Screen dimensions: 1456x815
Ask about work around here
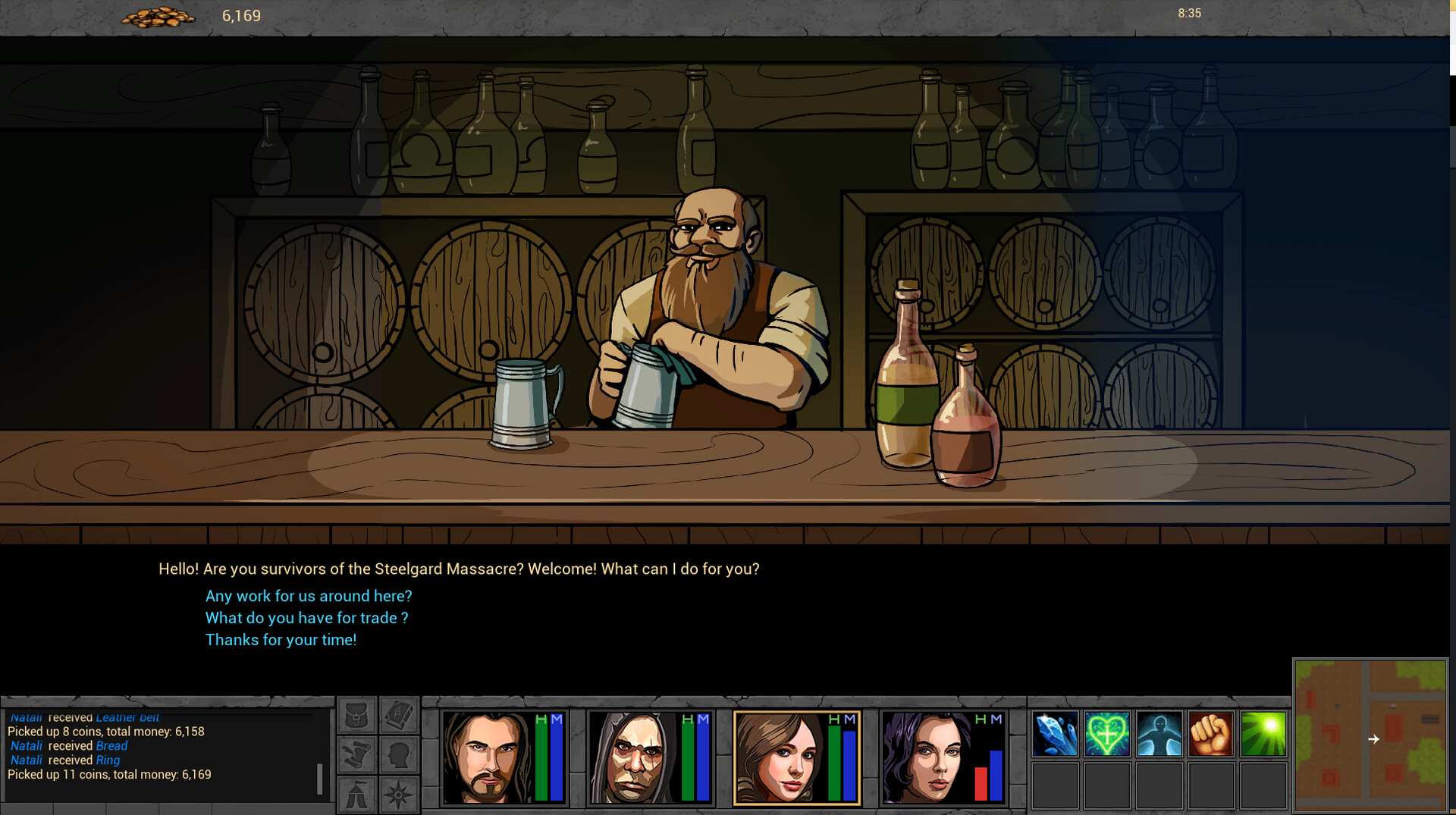click(x=308, y=596)
